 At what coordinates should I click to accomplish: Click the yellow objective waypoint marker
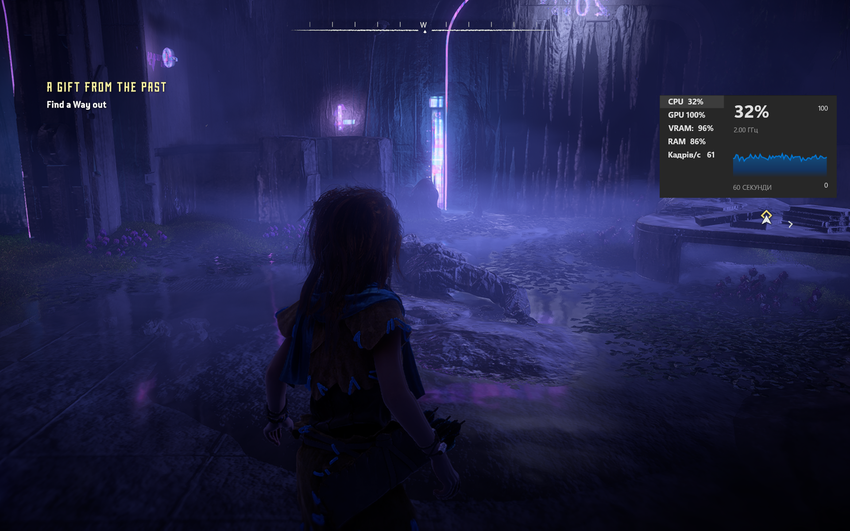(x=766, y=216)
